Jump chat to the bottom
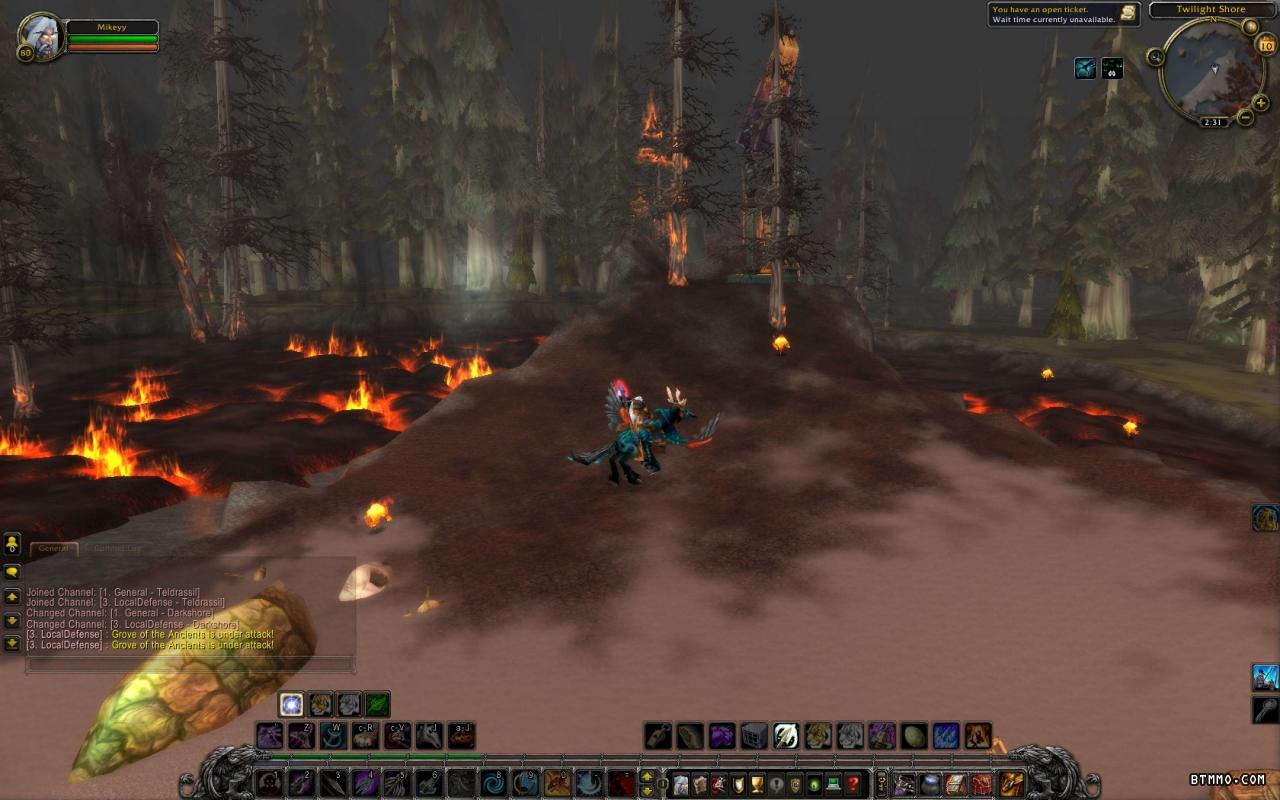Image resolution: width=1280 pixels, height=800 pixels. (12, 643)
